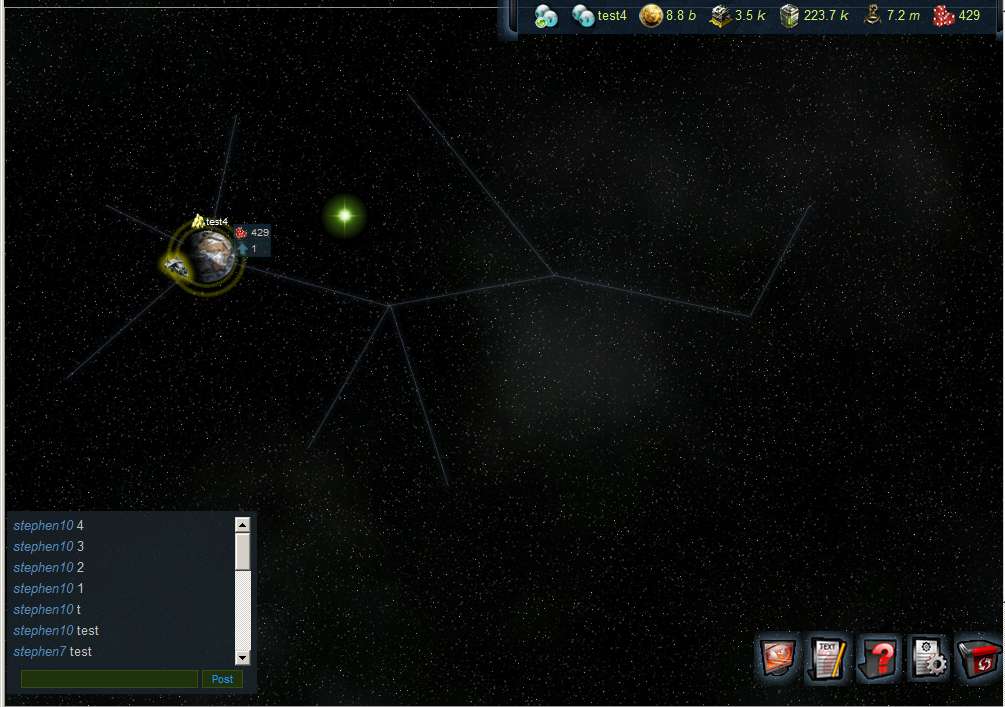Viewport: 1005px width, 707px height.
Task: Open the TEXT notepad with pencil icon
Action: tap(828, 659)
